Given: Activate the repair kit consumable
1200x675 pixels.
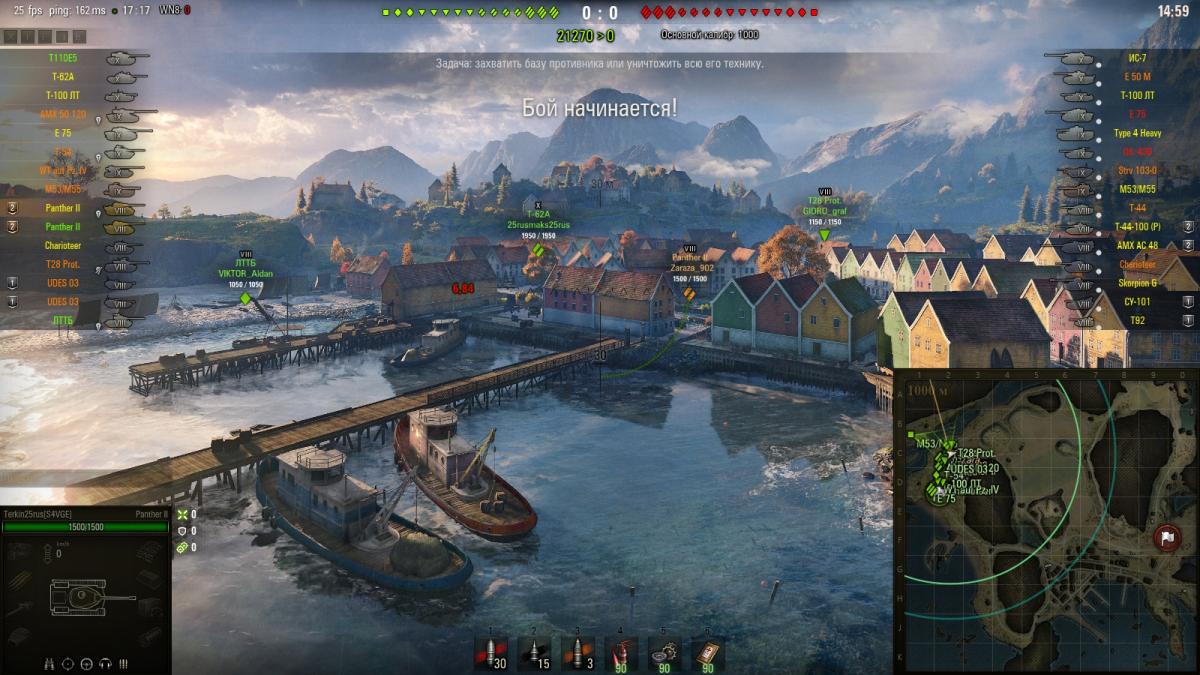Looking at the screenshot, I should coord(664,653).
